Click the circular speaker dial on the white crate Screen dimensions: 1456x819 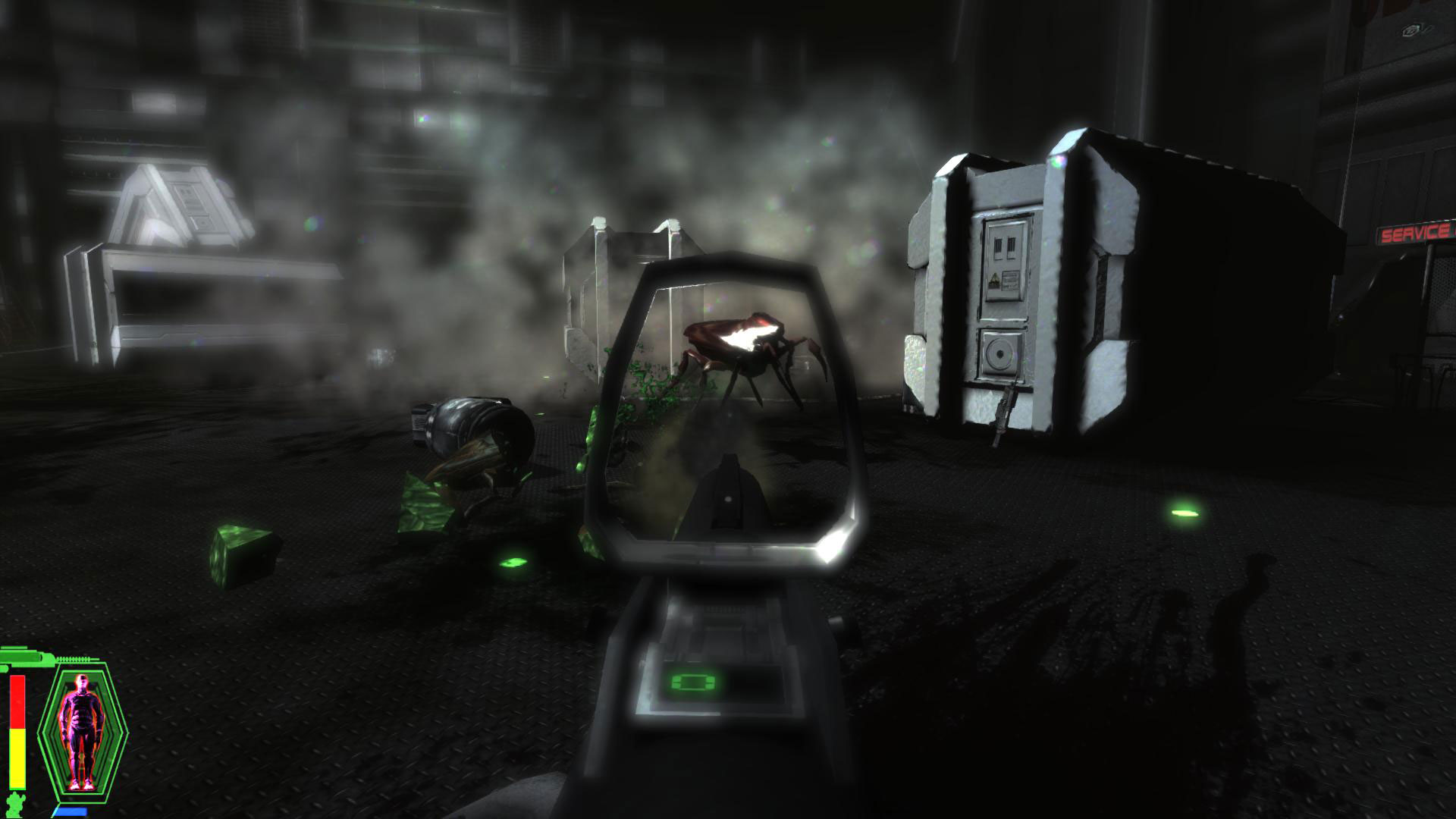point(1000,354)
